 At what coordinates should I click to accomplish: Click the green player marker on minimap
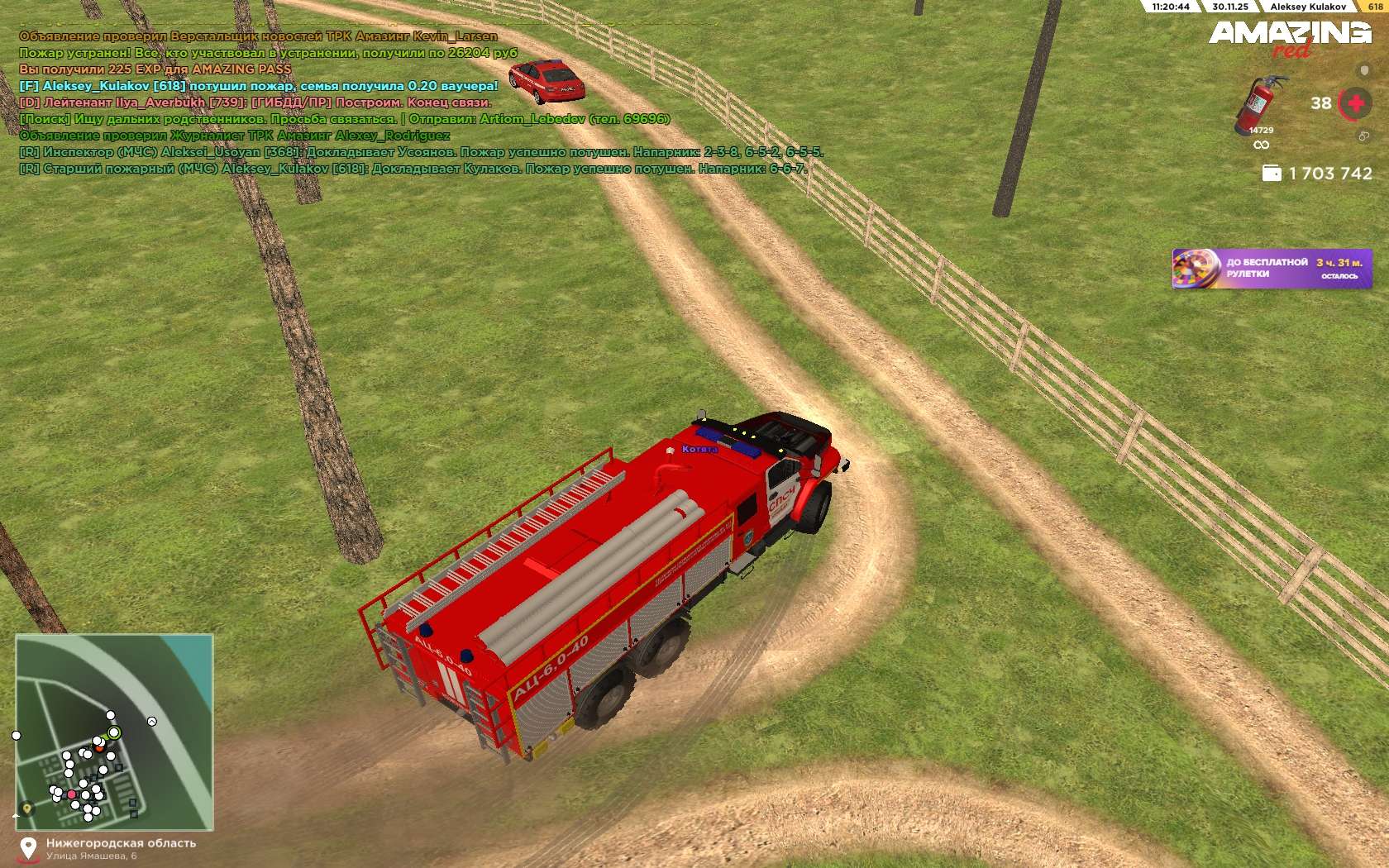[x=114, y=732]
